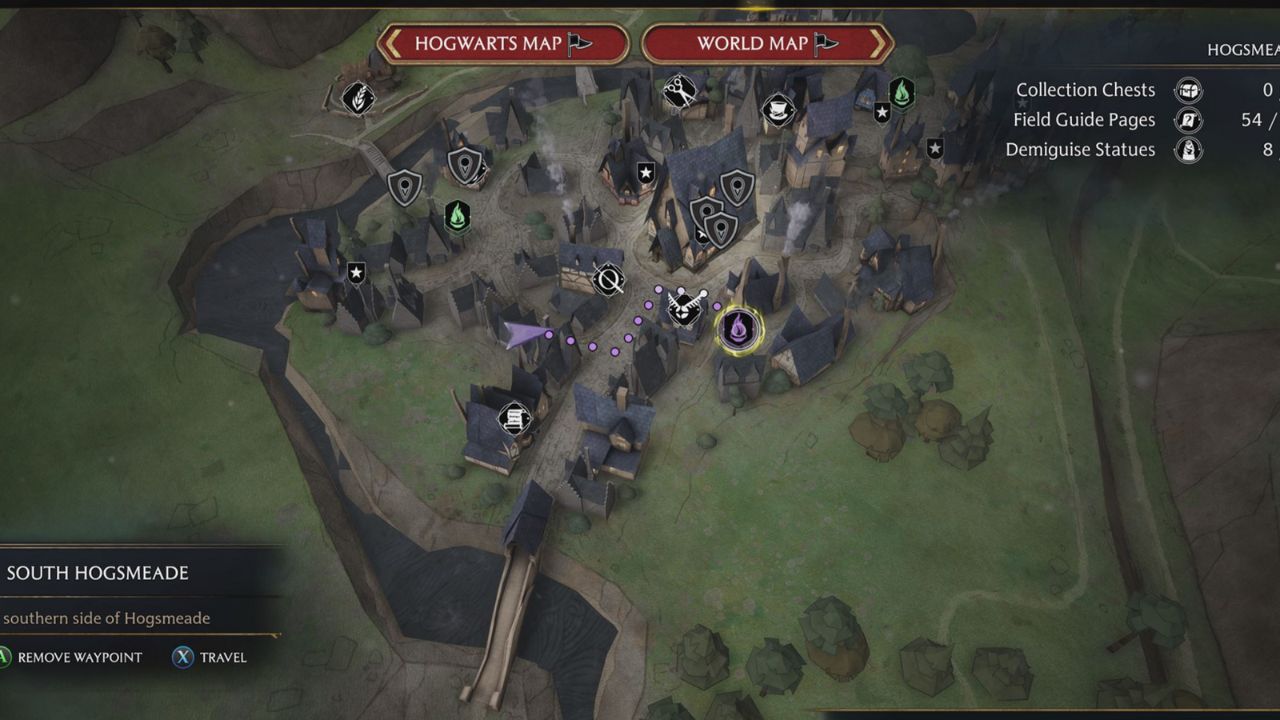
Task: Click the purple player arrow marker
Action: 526,333
